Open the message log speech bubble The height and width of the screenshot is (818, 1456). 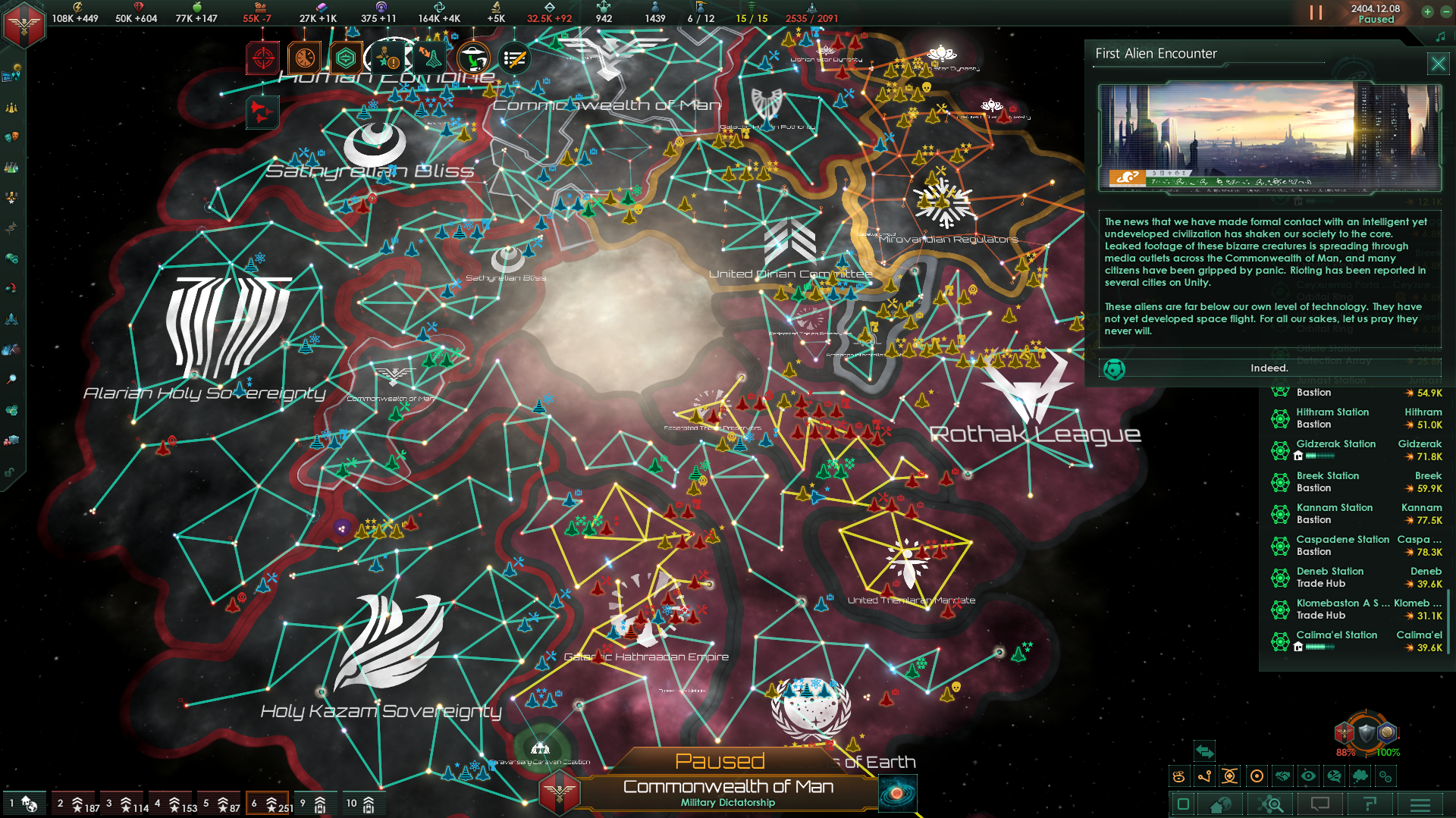pyautogui.click(x=1320, y=804)
